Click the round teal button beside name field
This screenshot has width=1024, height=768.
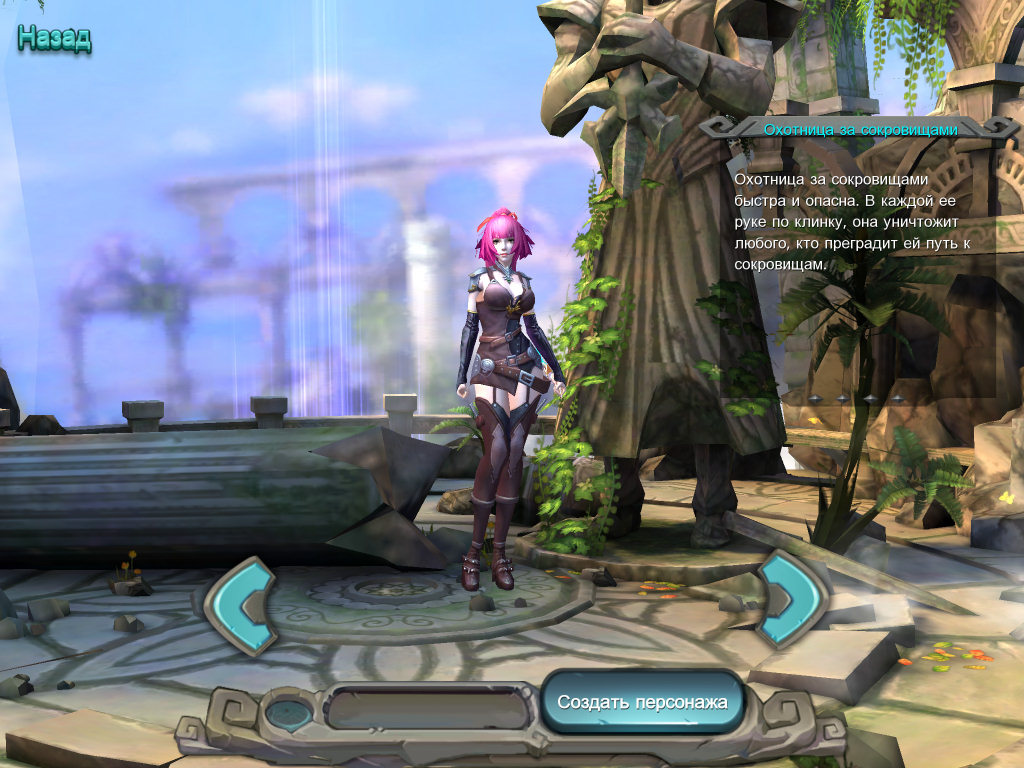point(289,712)
